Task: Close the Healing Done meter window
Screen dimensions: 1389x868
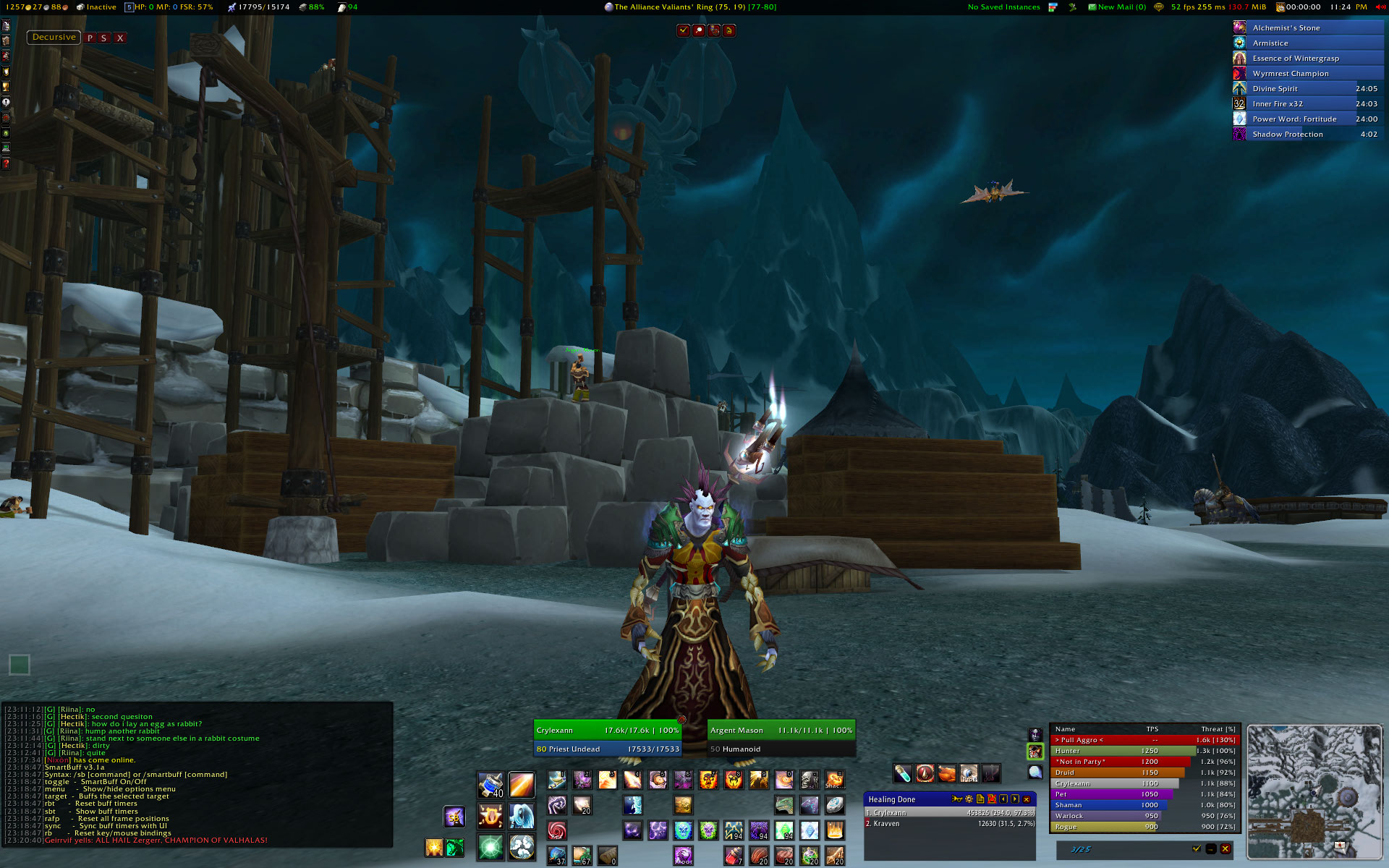Action: [x=1027, y=799]
